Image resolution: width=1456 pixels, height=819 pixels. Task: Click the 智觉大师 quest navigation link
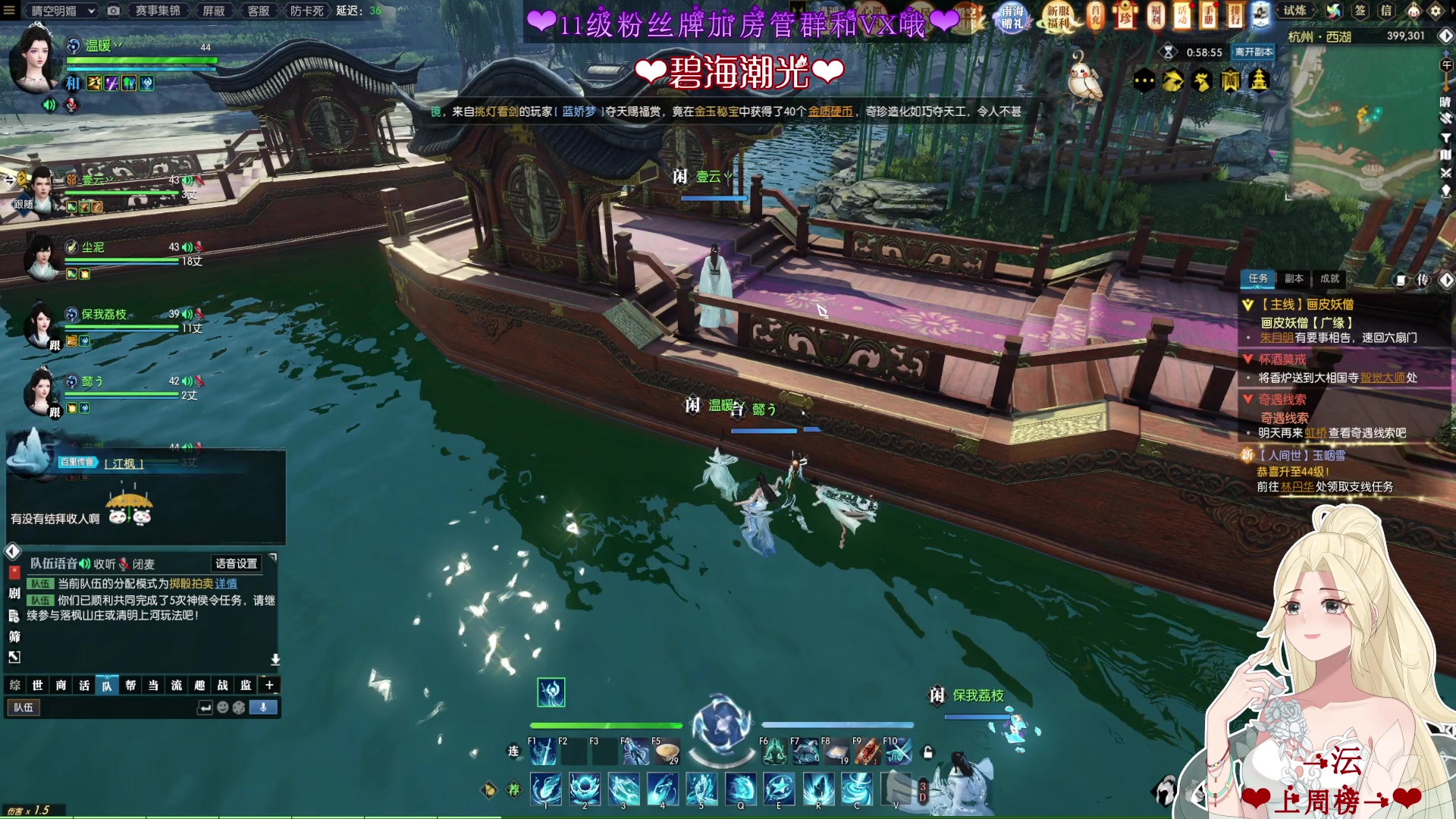pos(1382,378)
